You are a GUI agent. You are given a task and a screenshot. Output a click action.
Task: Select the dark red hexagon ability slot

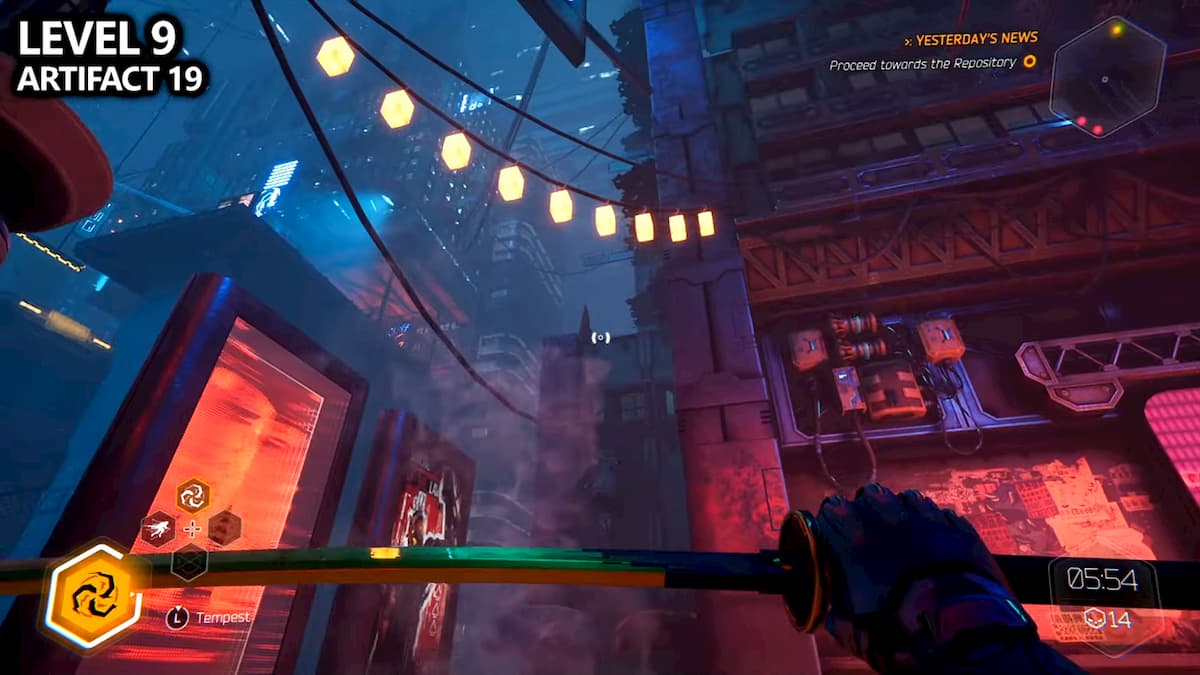coord(225,528)
